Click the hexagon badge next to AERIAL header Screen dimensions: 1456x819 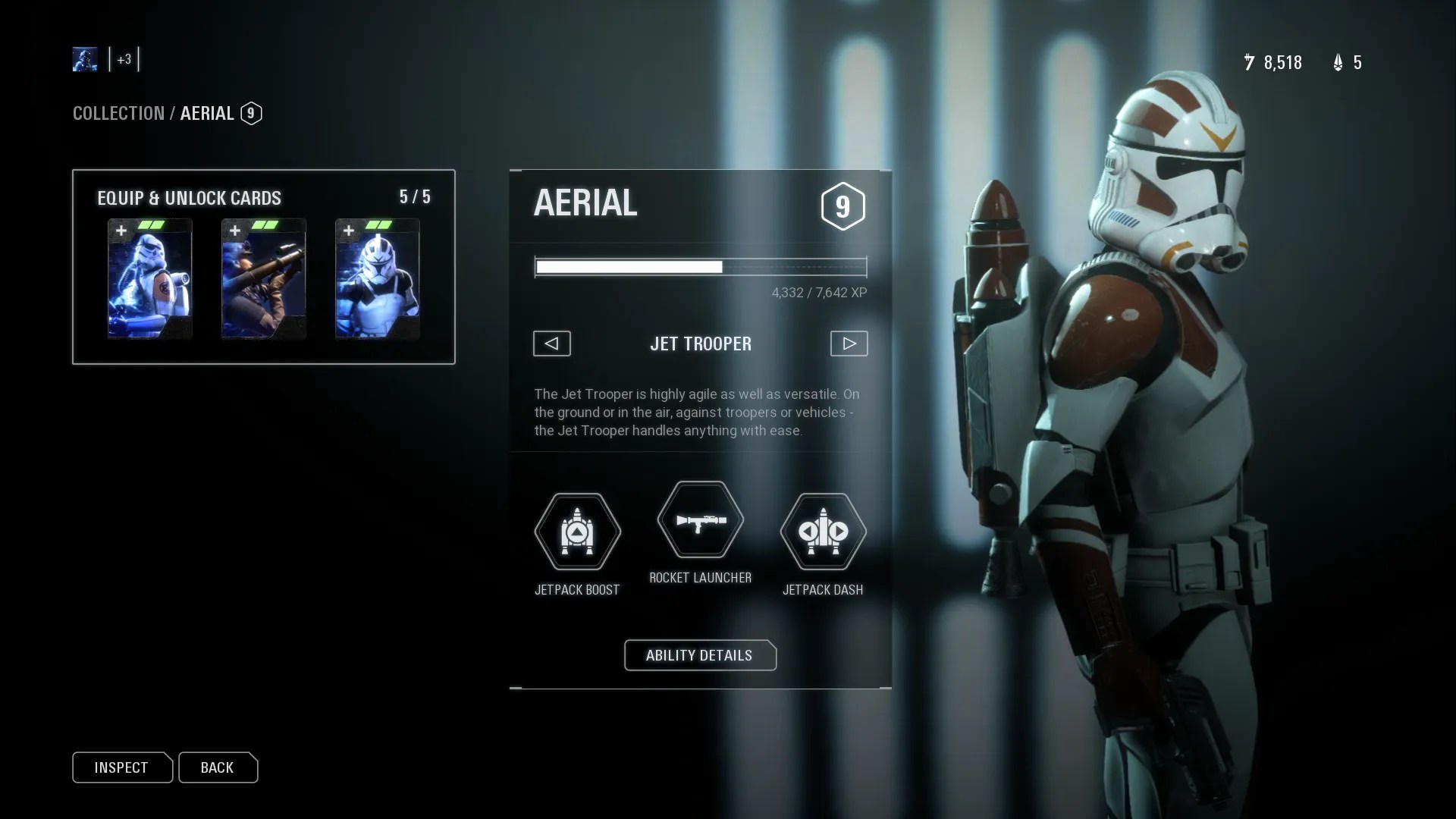tap(843, 206)
